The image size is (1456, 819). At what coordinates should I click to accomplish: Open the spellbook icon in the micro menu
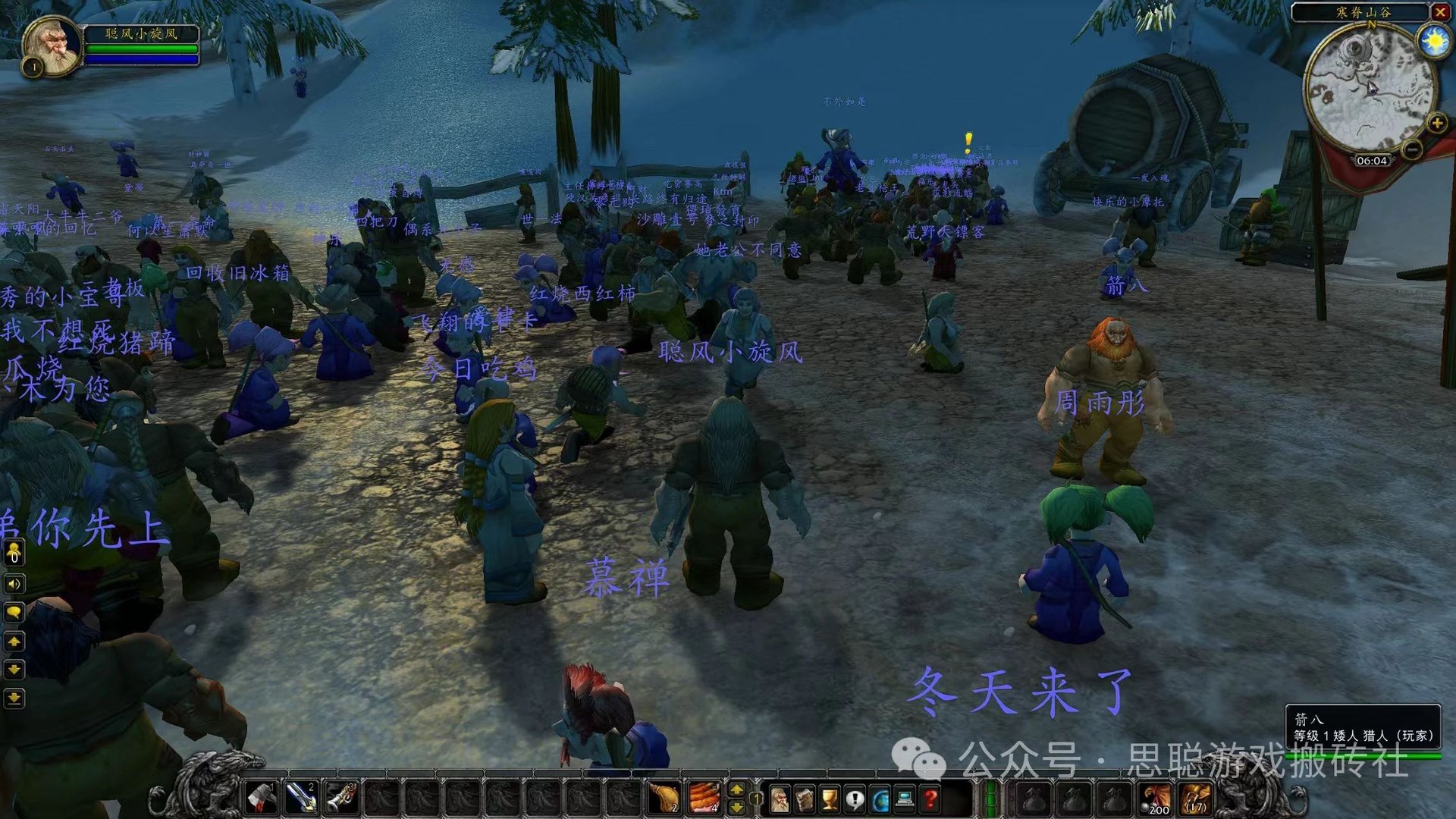[804, 798]
